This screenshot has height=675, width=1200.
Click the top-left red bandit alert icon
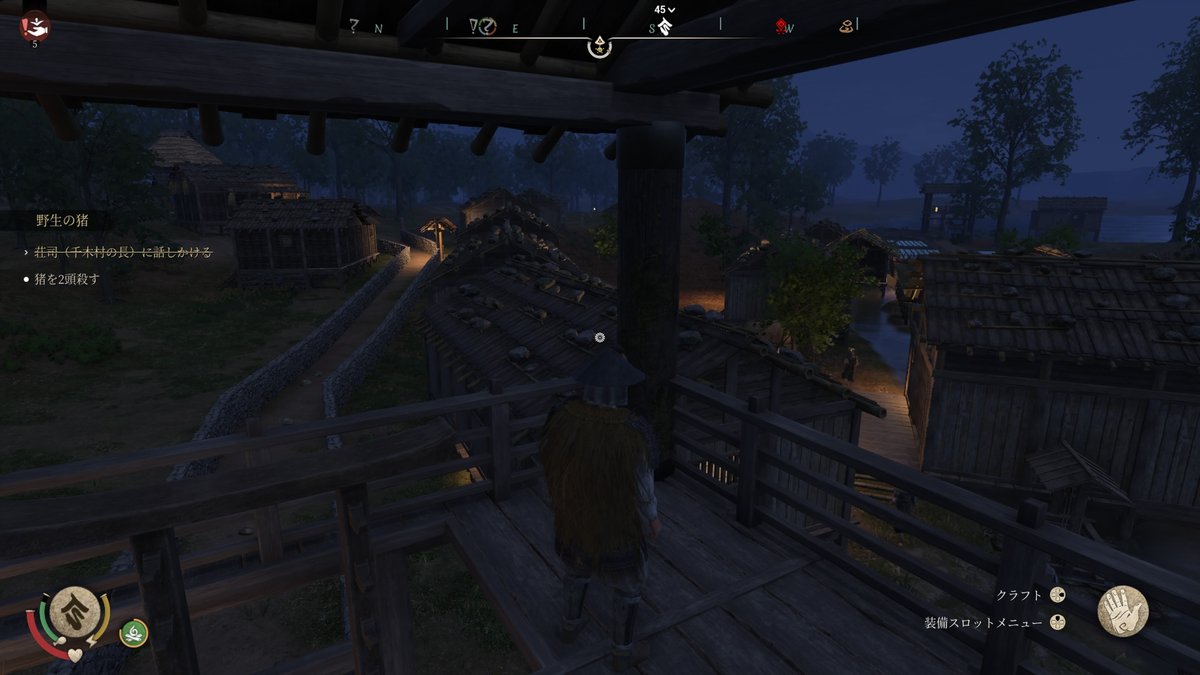[35, 25]
